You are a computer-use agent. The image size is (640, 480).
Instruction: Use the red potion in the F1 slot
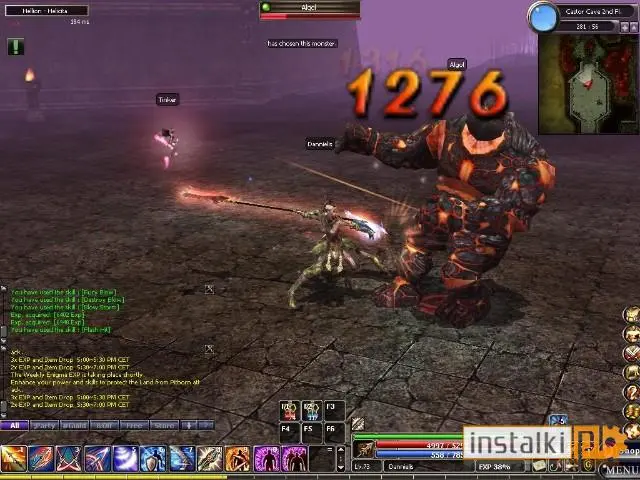289,410
